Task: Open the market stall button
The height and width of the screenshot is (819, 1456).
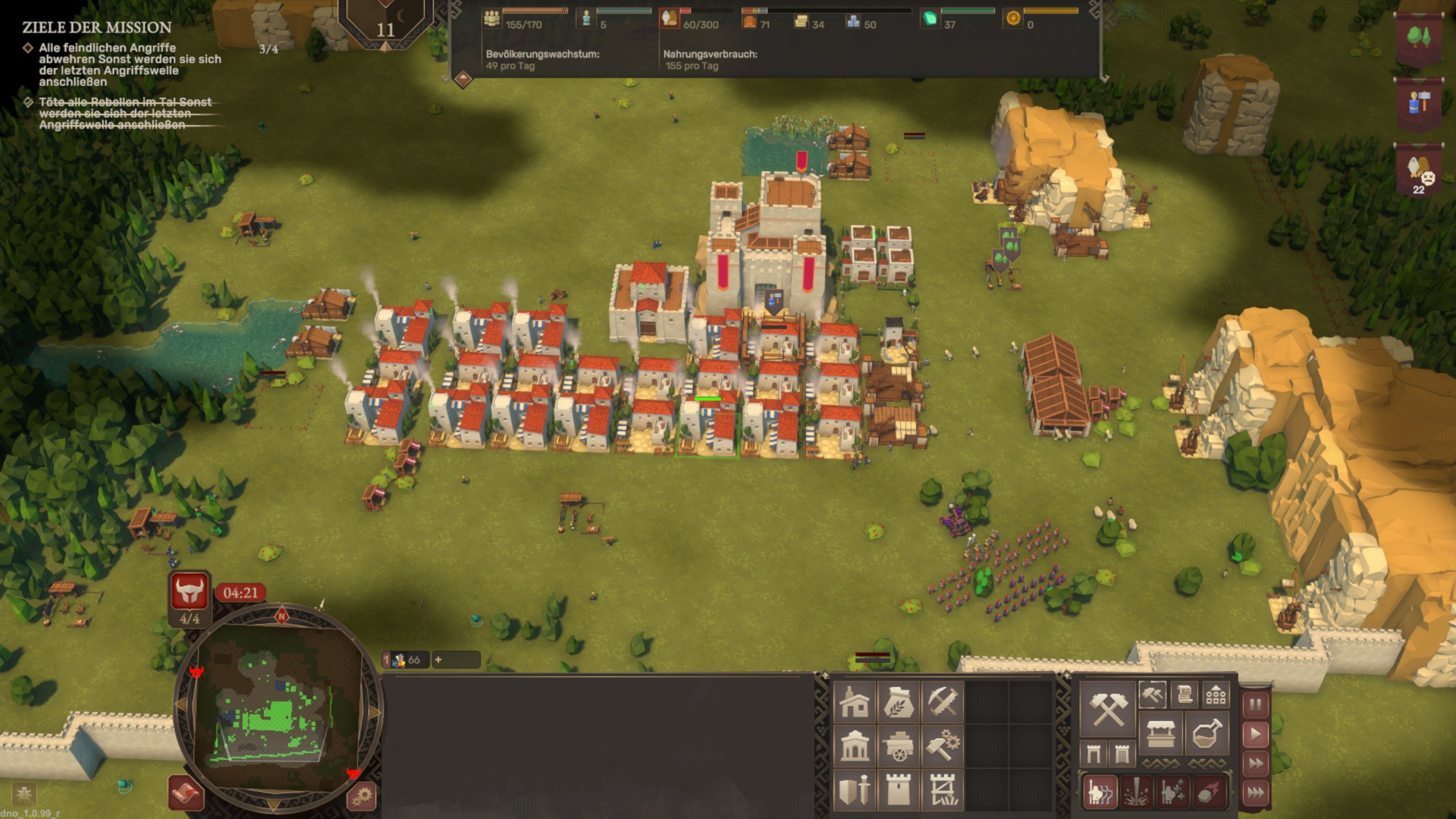Action: (x=1160, y=733)
